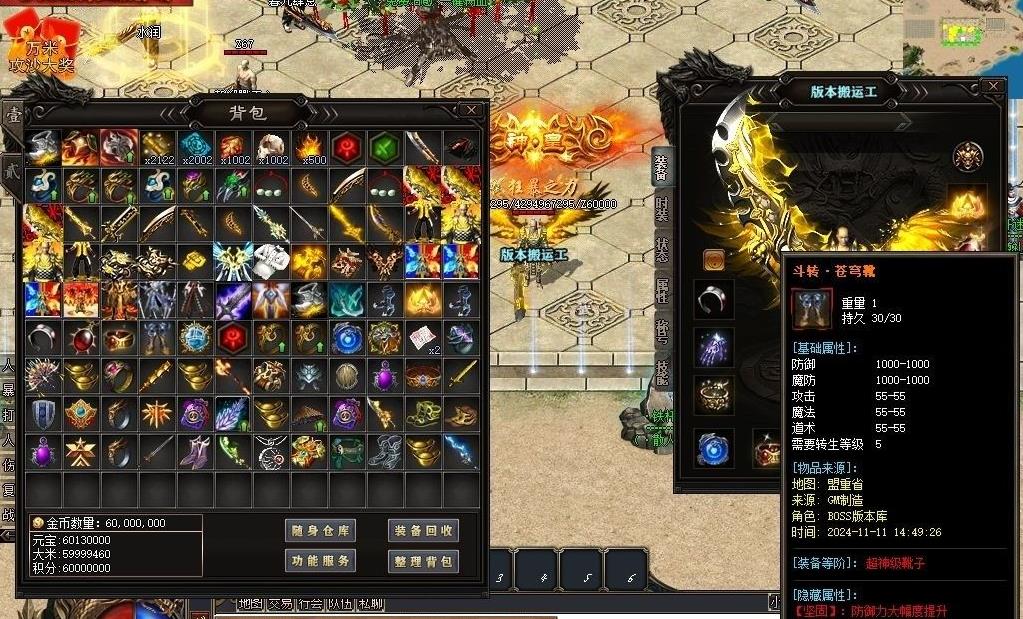Select the red envelope item x2

pos(423,337)
